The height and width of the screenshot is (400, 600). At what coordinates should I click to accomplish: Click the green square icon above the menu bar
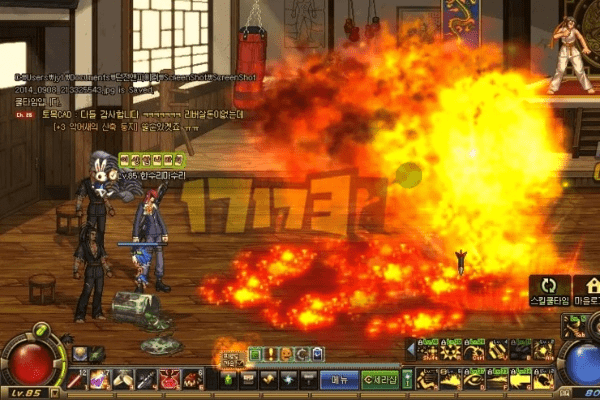pyautogui.click(x=254, y=354)
